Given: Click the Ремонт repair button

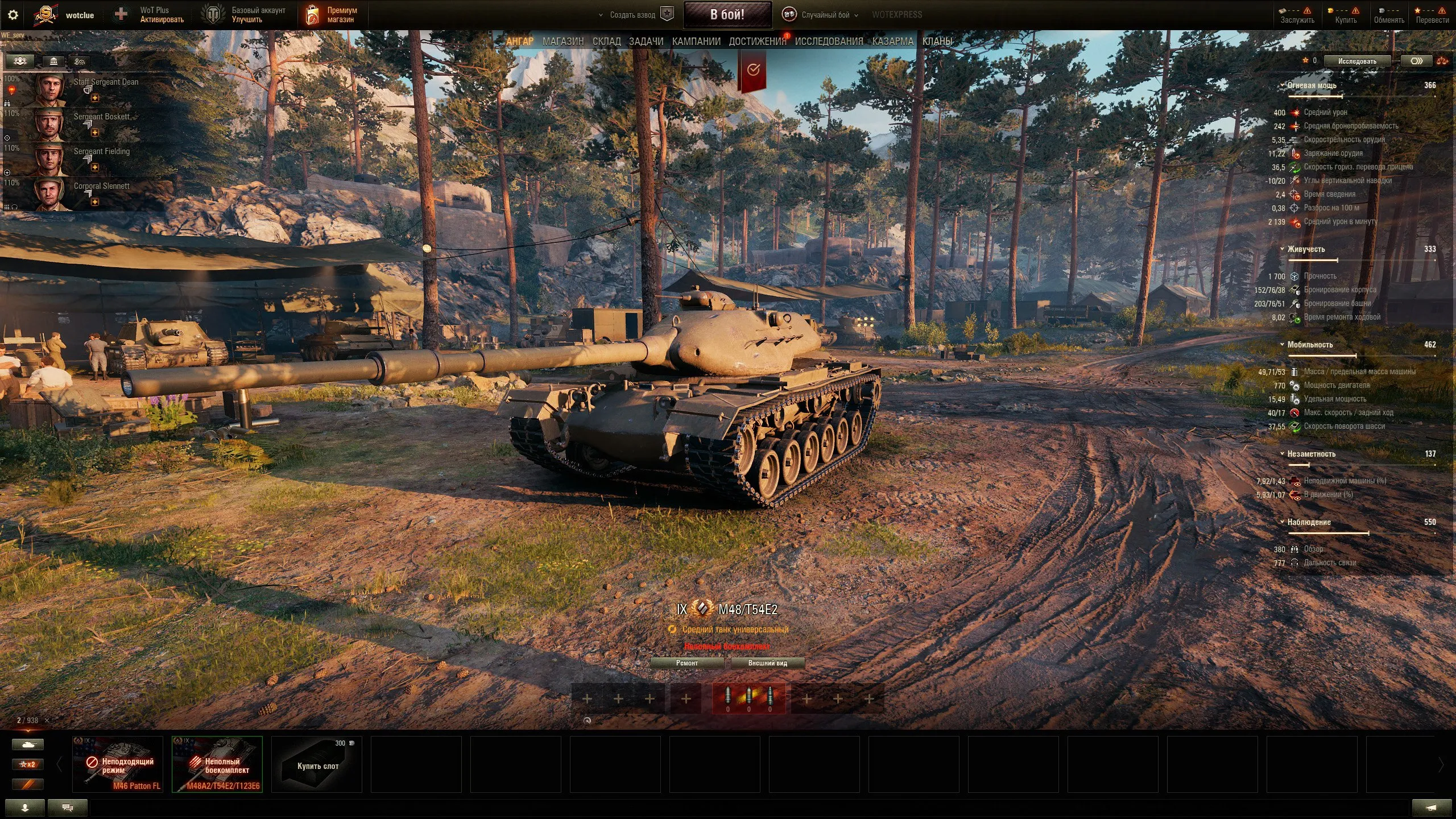Looking at the screenshot, I should (686, 663).
